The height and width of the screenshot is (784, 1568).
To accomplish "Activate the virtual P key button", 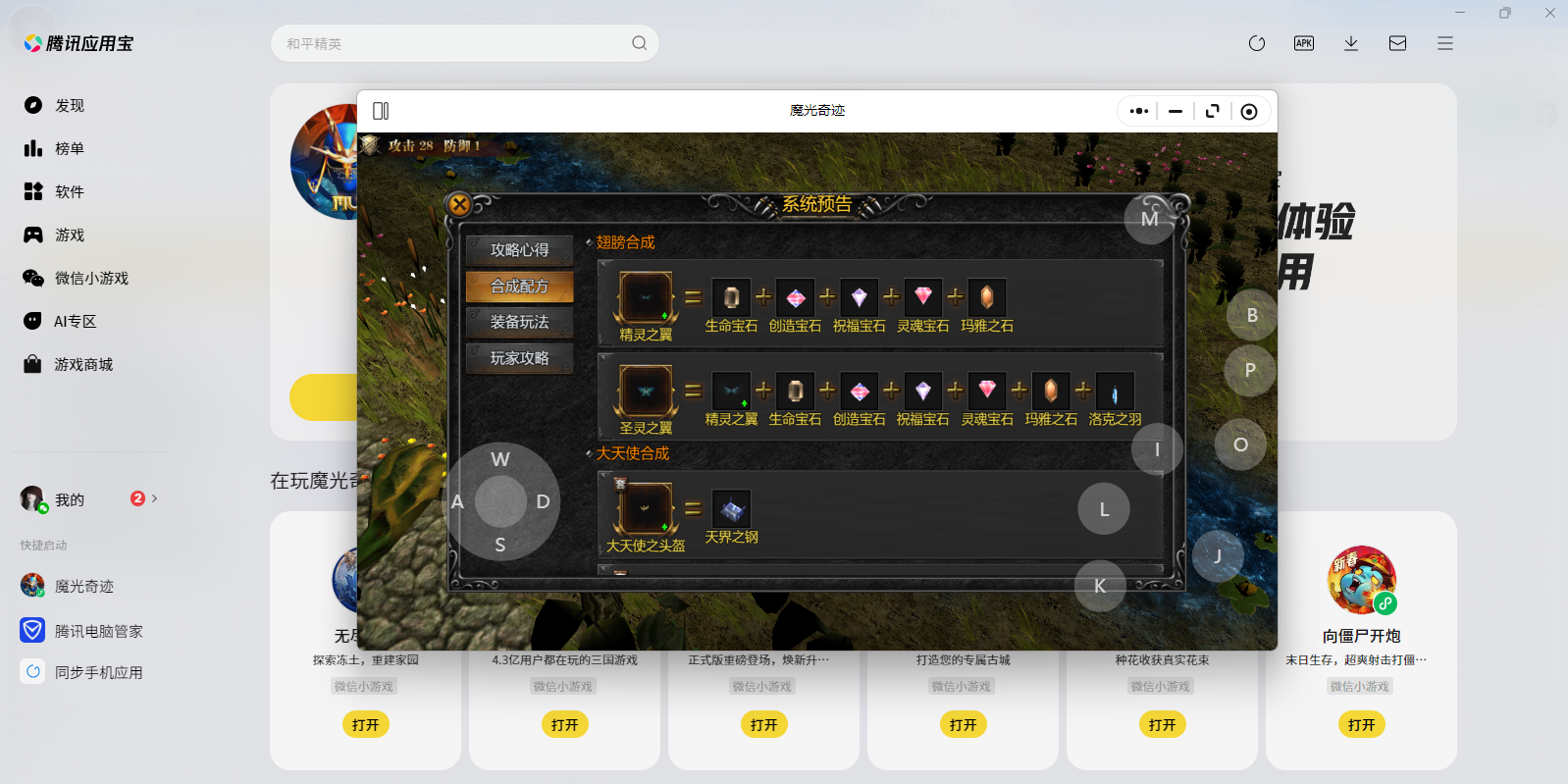I will click(x=1250, y=370).
